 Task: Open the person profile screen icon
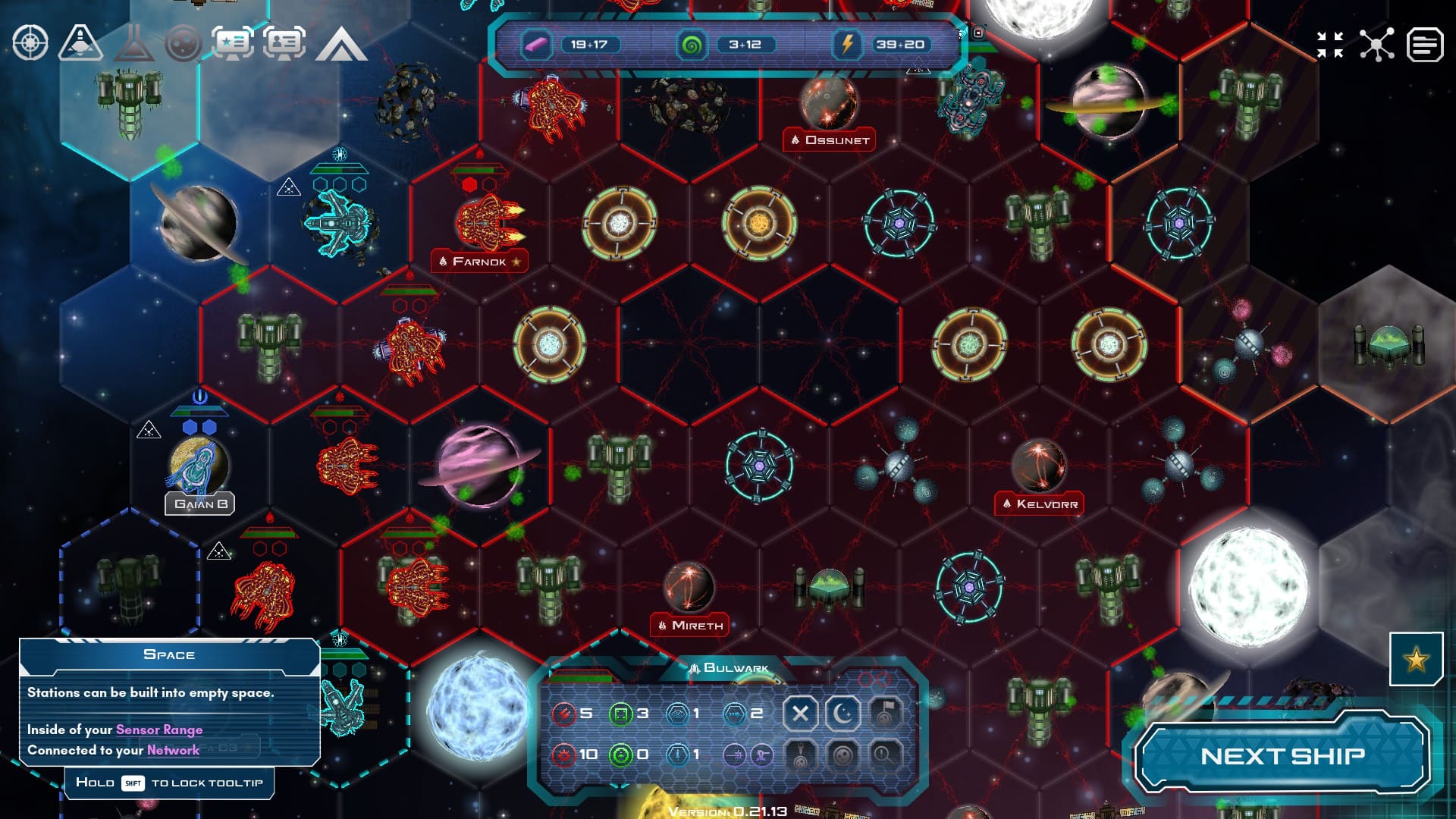(284, 43)
